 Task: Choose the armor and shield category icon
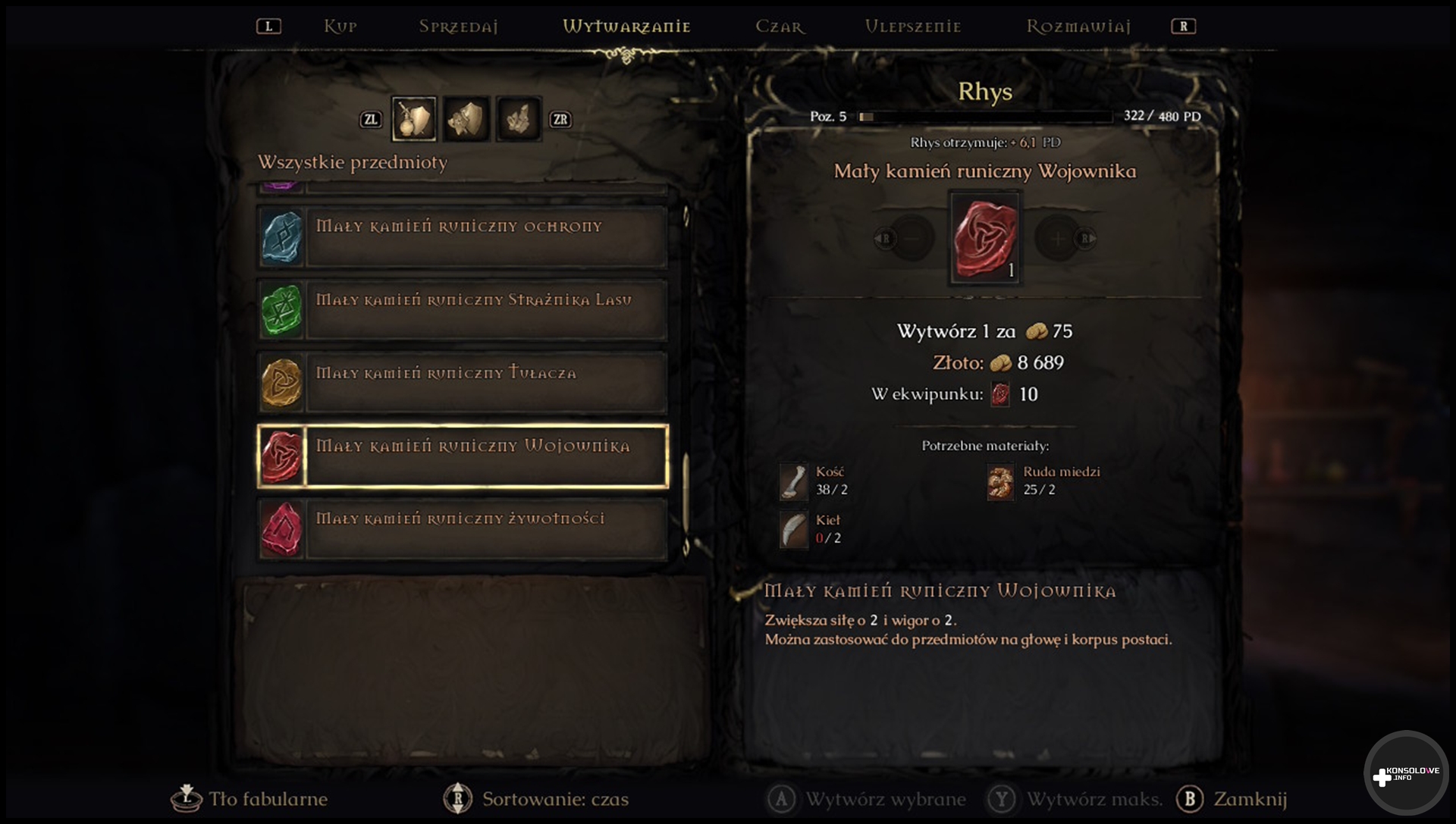pyautogui.click(x=466, y=119)
